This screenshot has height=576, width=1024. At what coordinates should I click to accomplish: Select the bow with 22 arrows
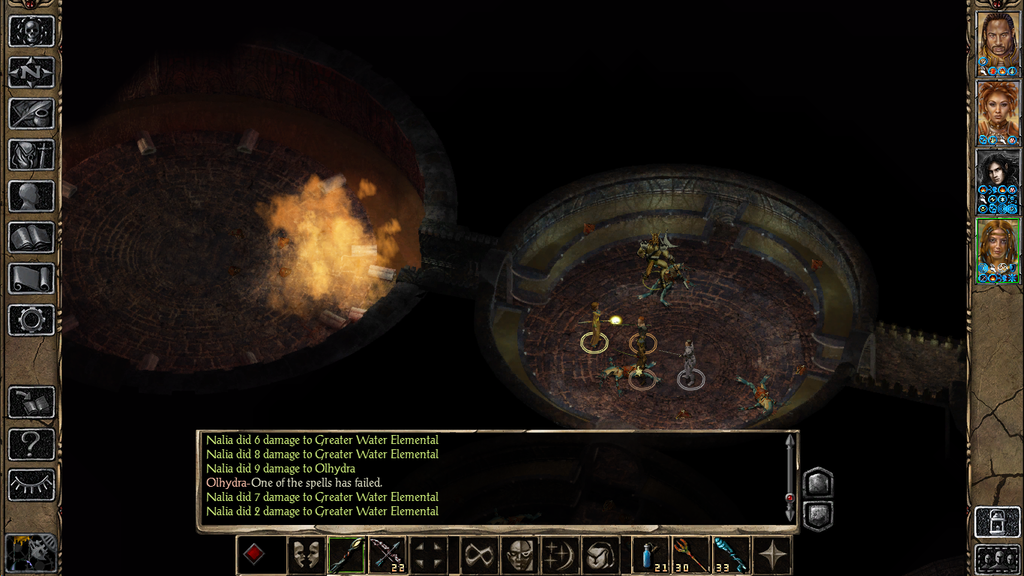pyautogui.click(x=387, y=555)
